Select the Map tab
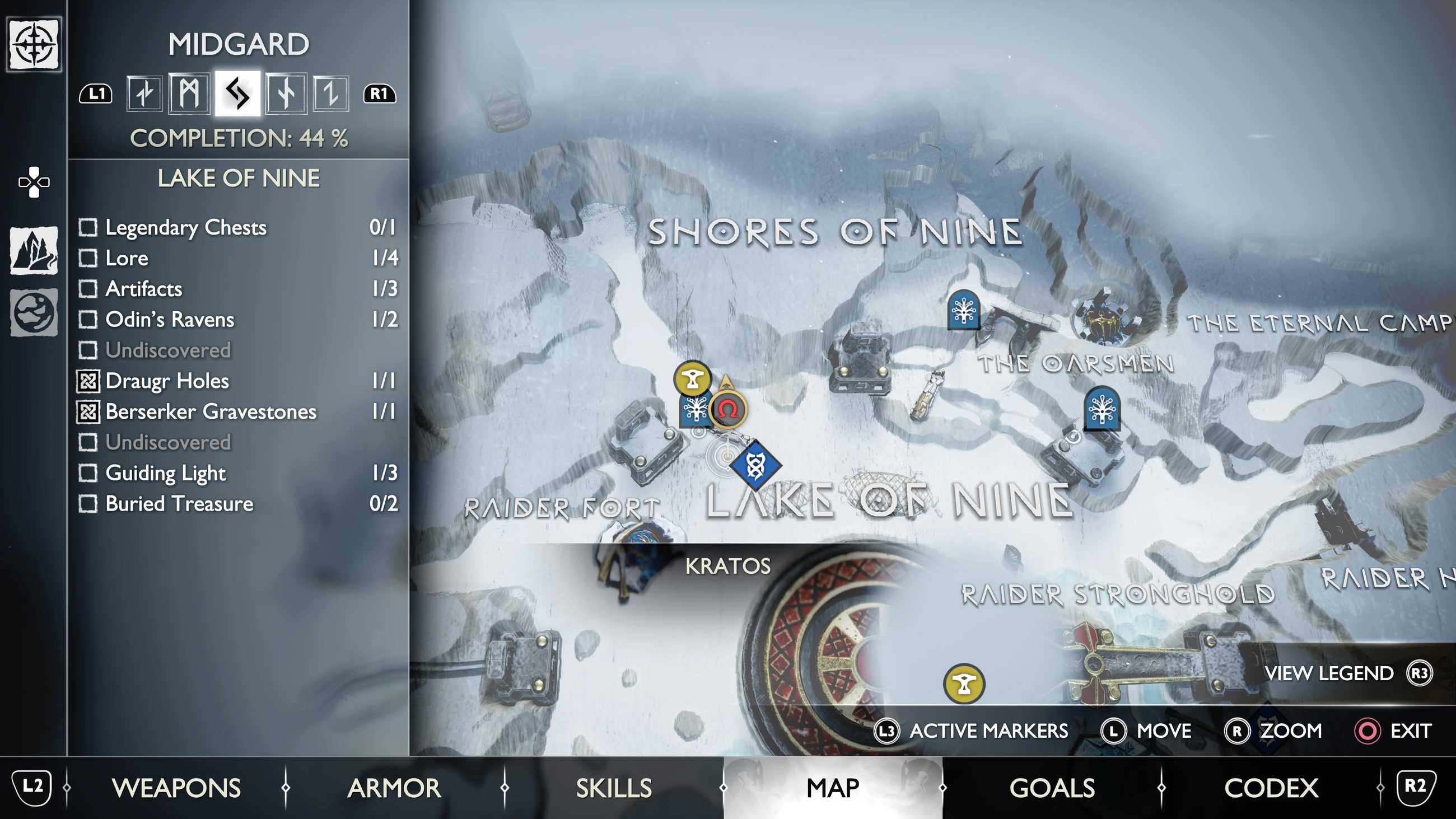 pyautogui.click(x=833, y=788)
